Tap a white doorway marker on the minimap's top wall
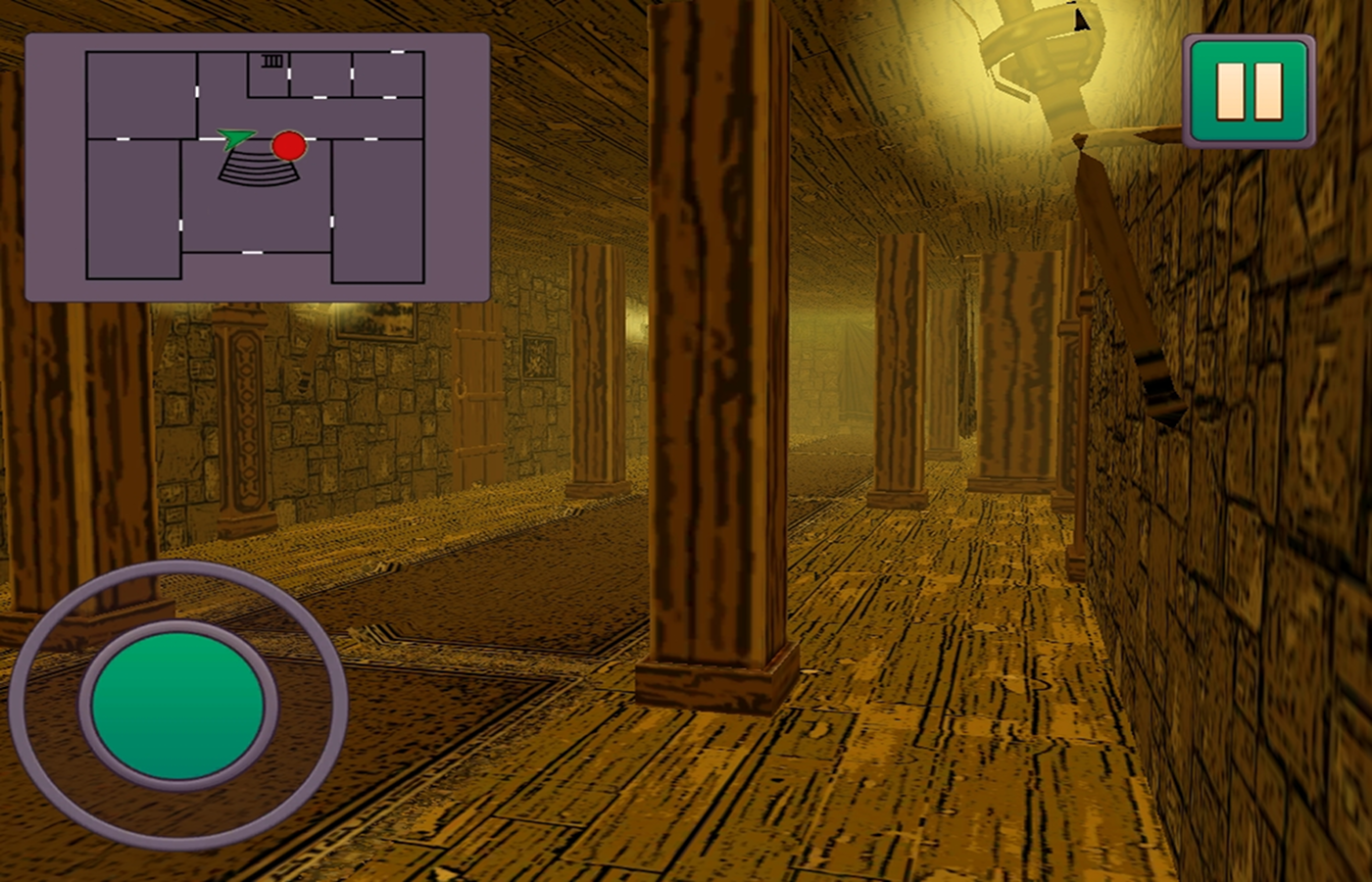 (x=396, y=52)
